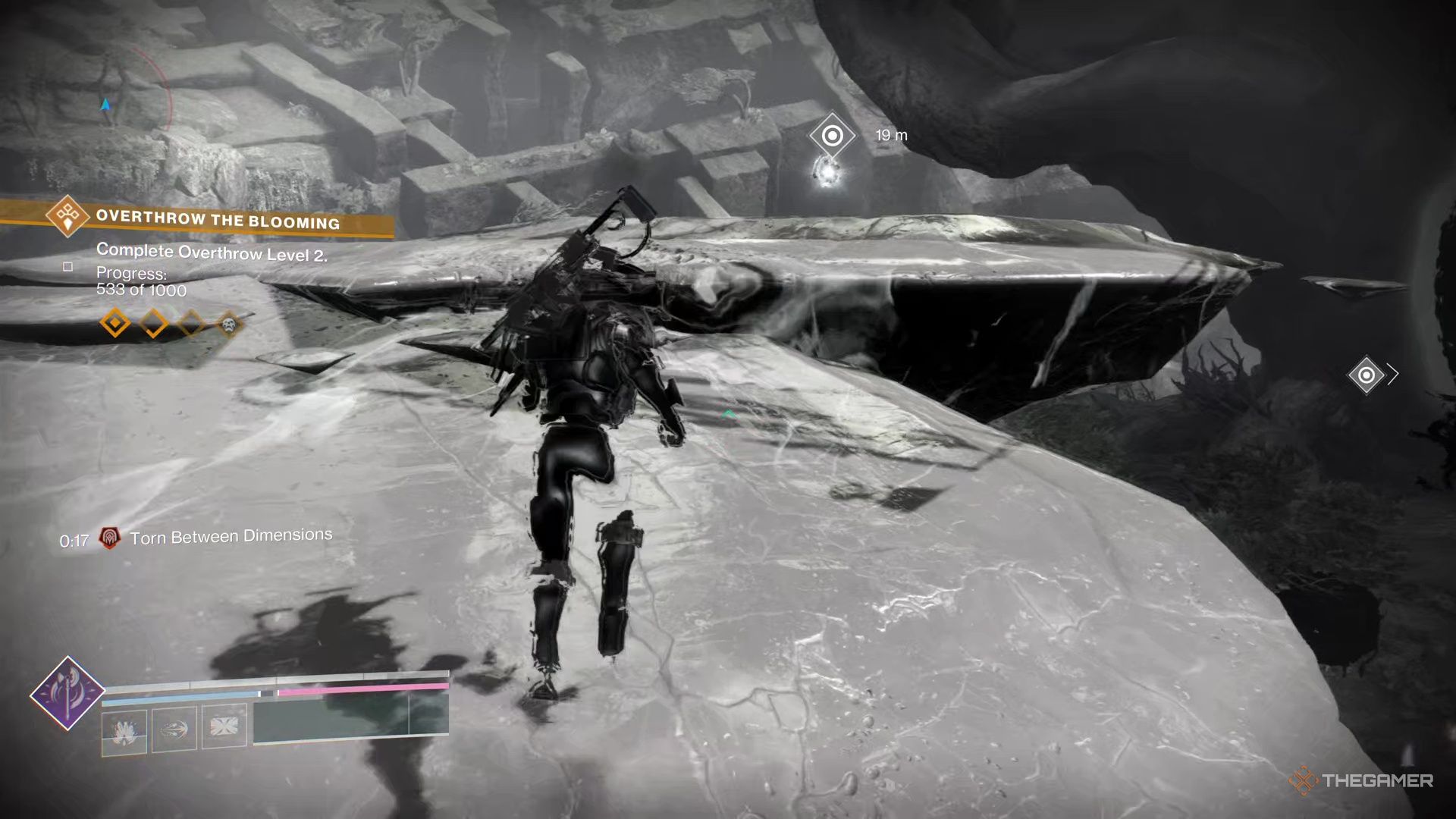Toggle the second empty Overthrow progress diamond
Screen dimensions: 1456x819
(155, 325)
